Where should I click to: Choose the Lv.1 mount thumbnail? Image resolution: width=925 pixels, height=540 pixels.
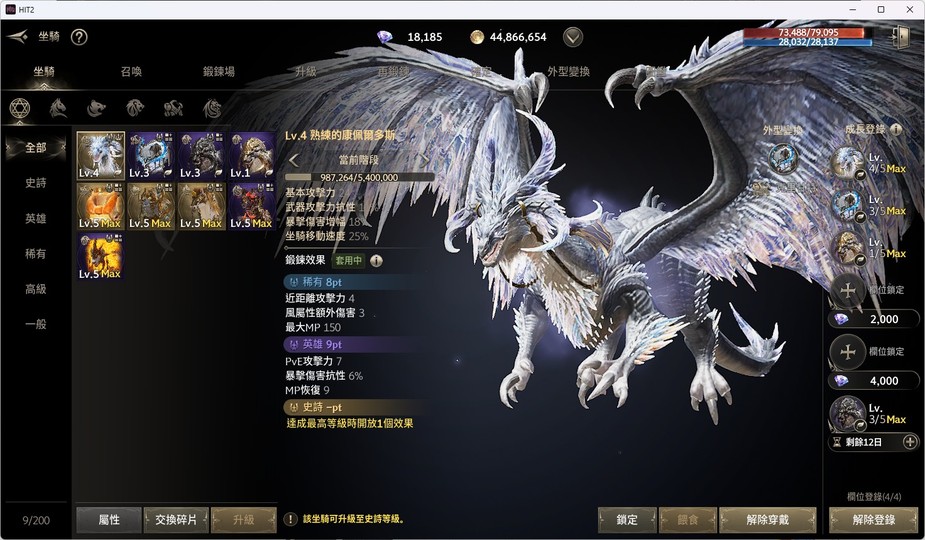point(252,156)
